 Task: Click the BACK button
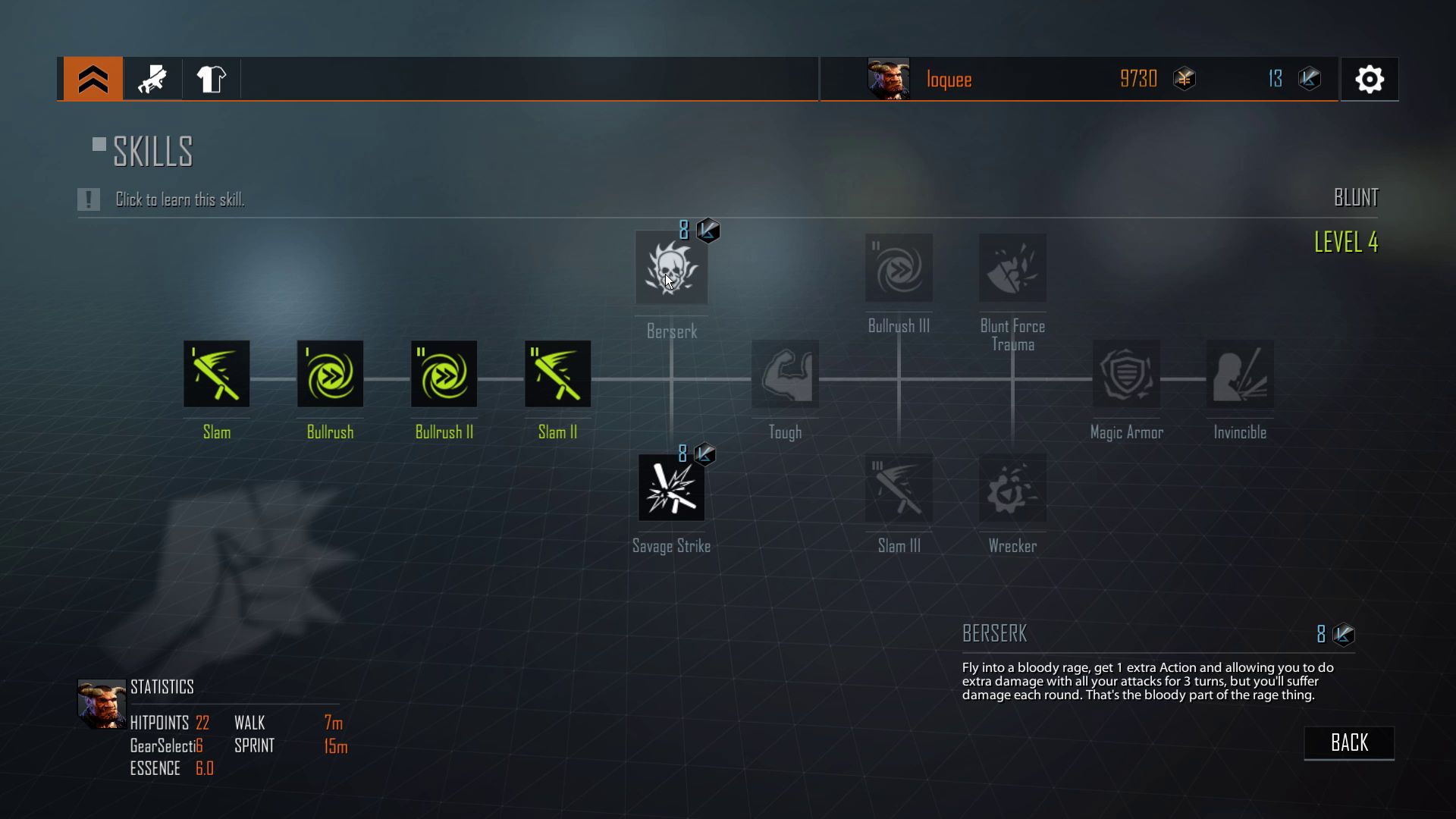click(1349, 743)
